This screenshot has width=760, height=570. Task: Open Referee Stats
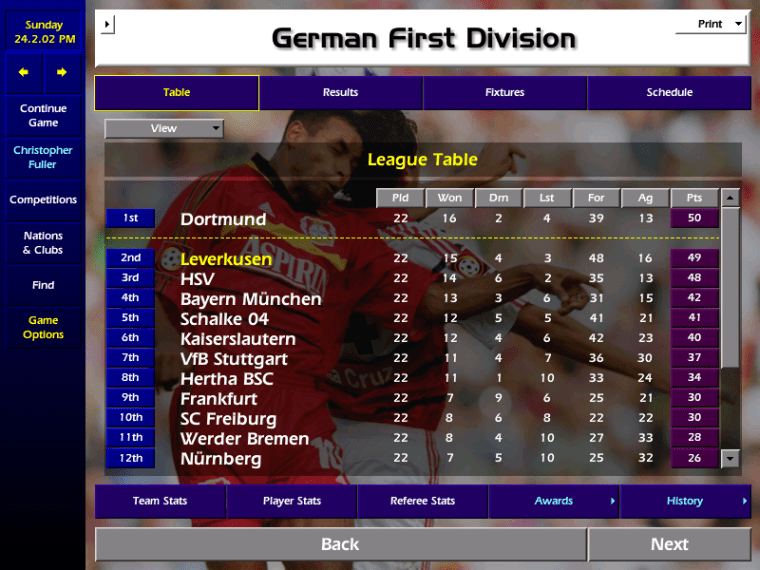point(423,501)
